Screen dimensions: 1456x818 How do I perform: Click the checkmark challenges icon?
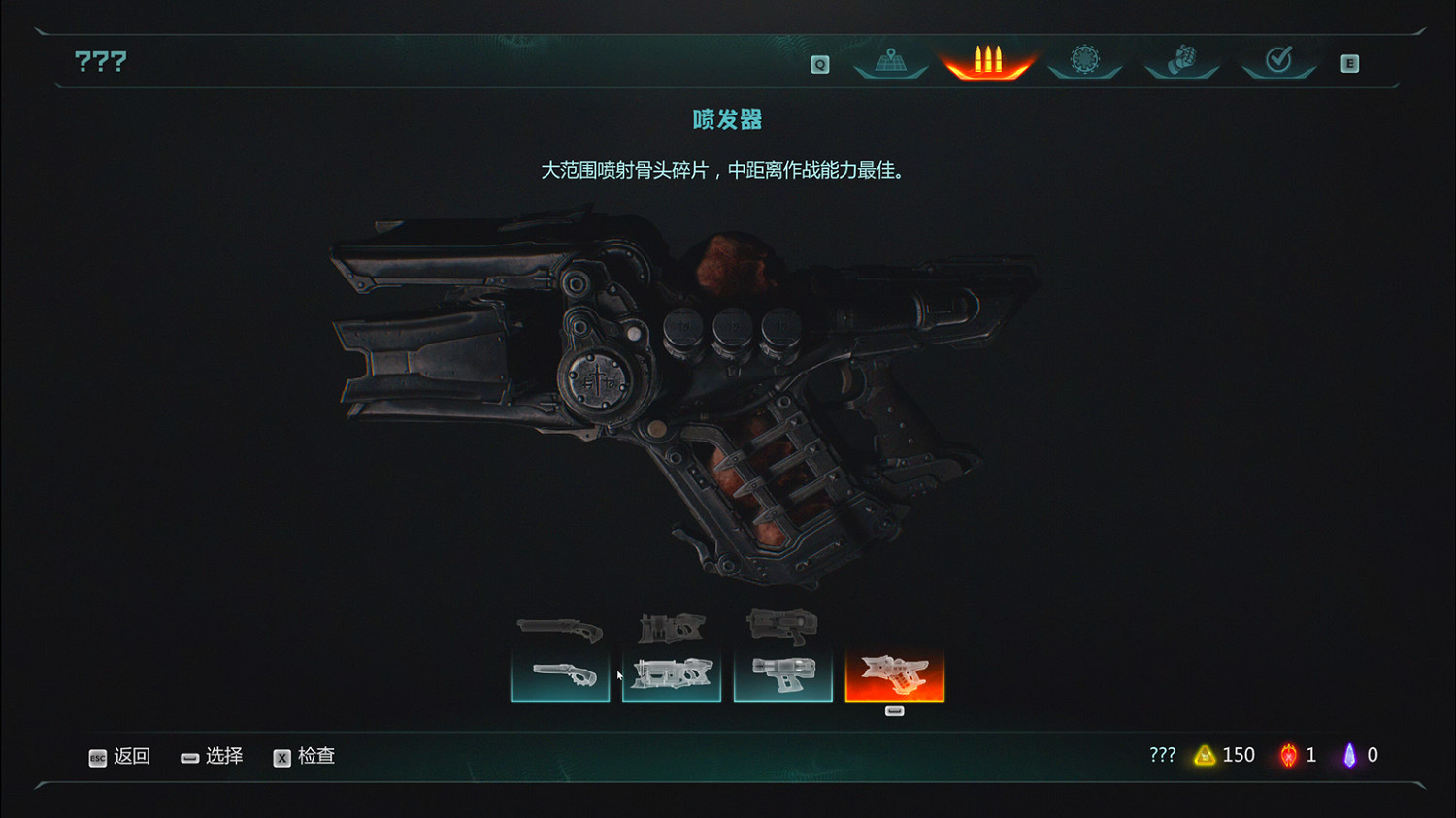(x=1278, y=60)
